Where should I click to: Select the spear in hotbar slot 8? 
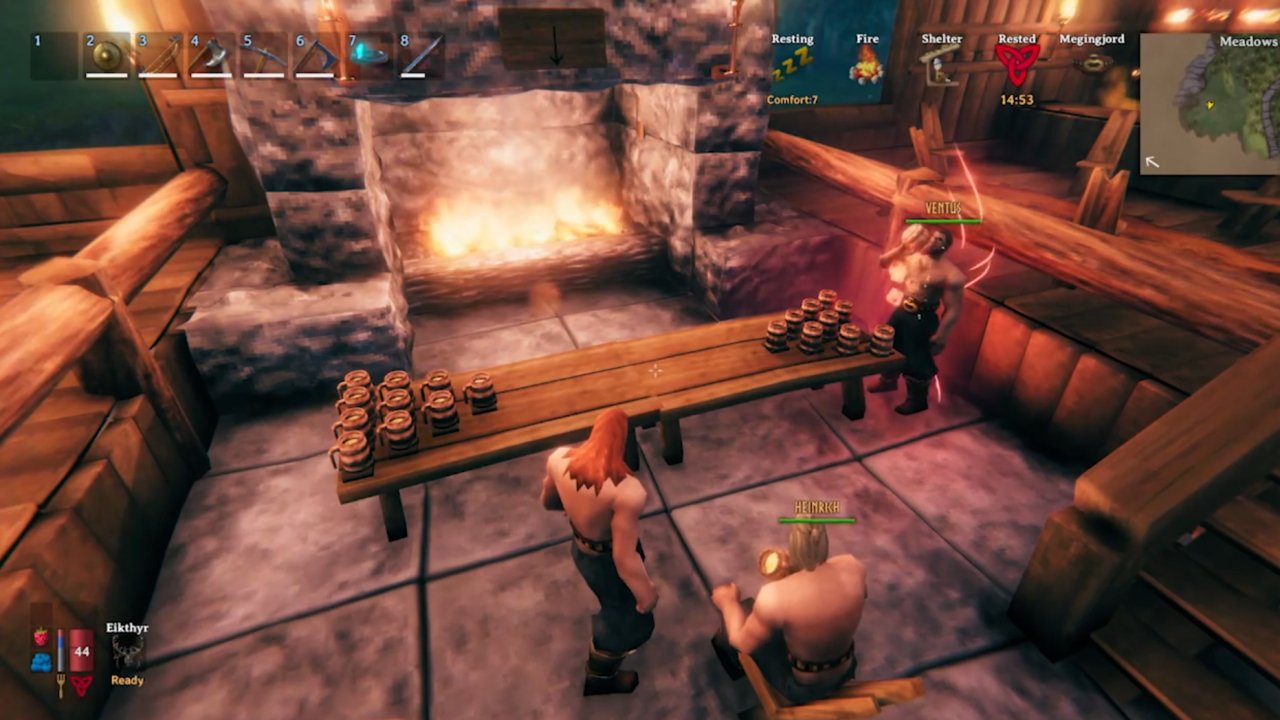coord(421,56)
